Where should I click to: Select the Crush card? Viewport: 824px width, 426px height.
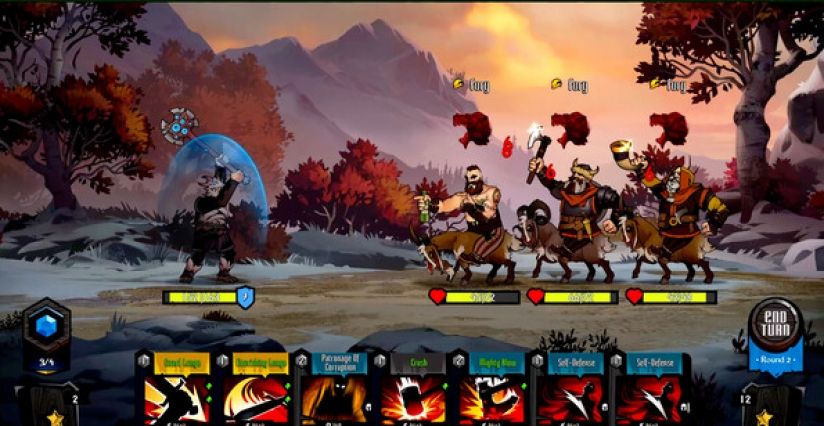pos(417,388)
